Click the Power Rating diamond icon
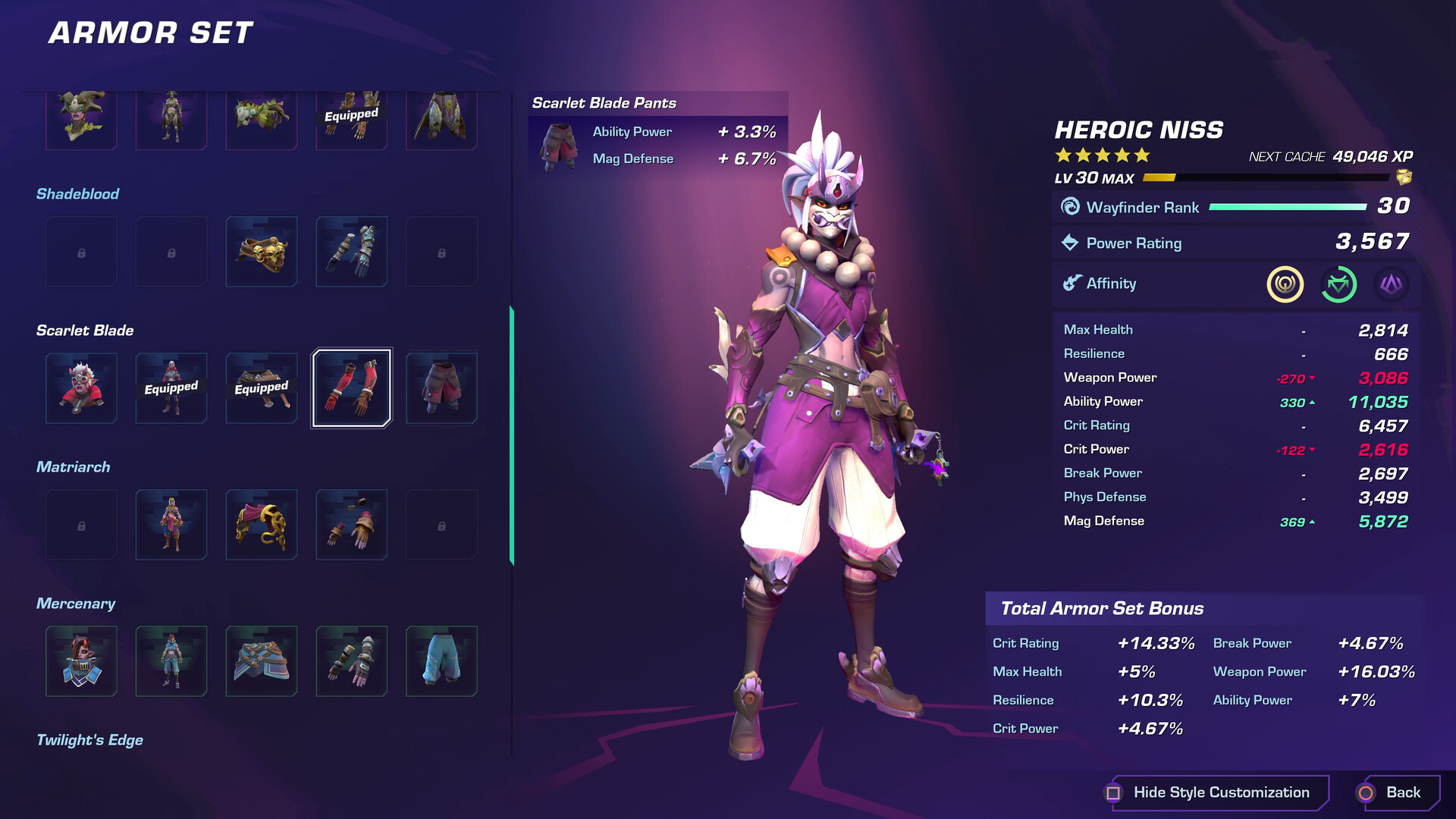Screen dimensions: 1456x819 pyautogui.click(x=1071, y=243)
